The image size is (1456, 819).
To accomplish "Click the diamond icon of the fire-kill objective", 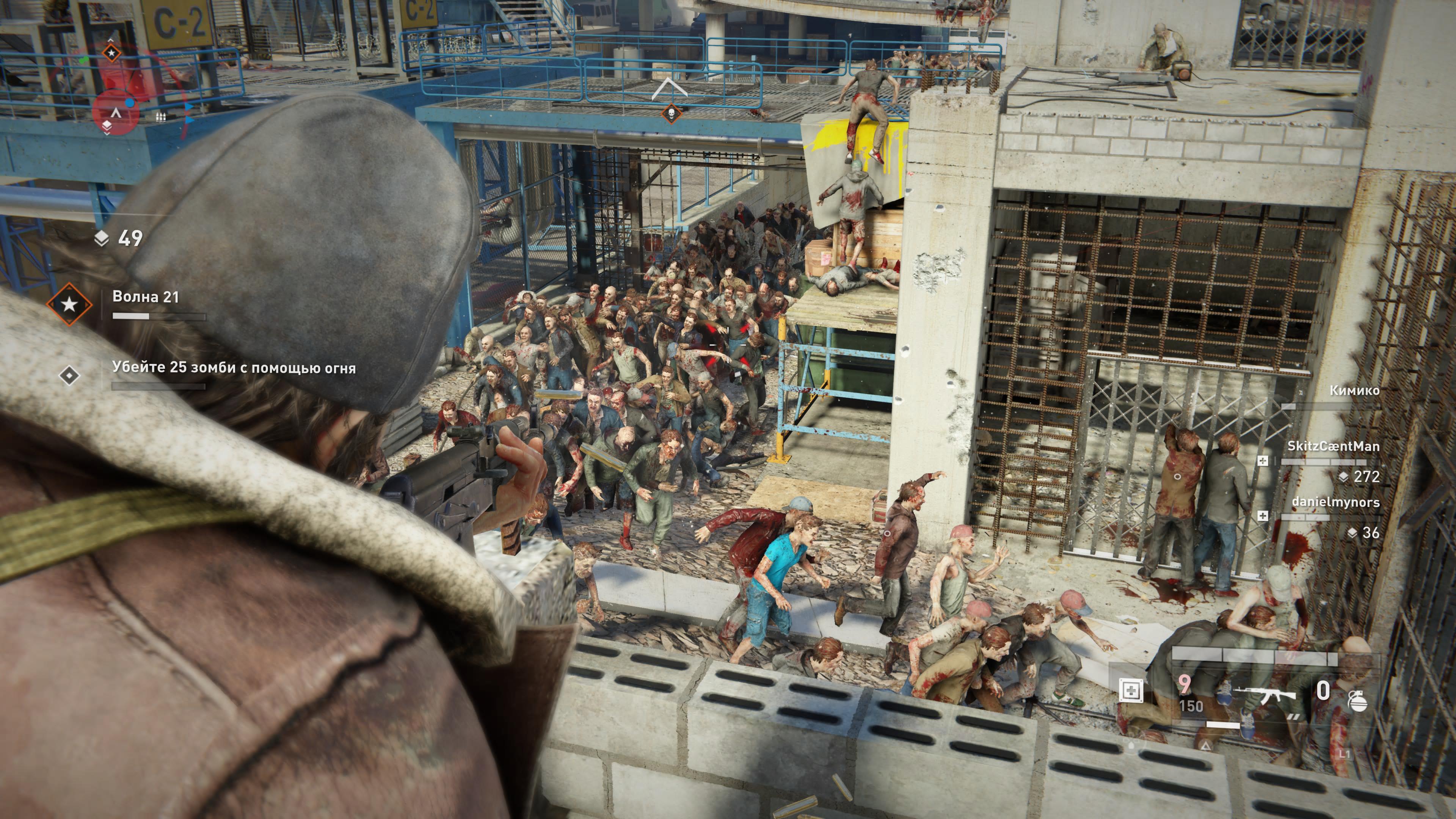I will [69, 375].
